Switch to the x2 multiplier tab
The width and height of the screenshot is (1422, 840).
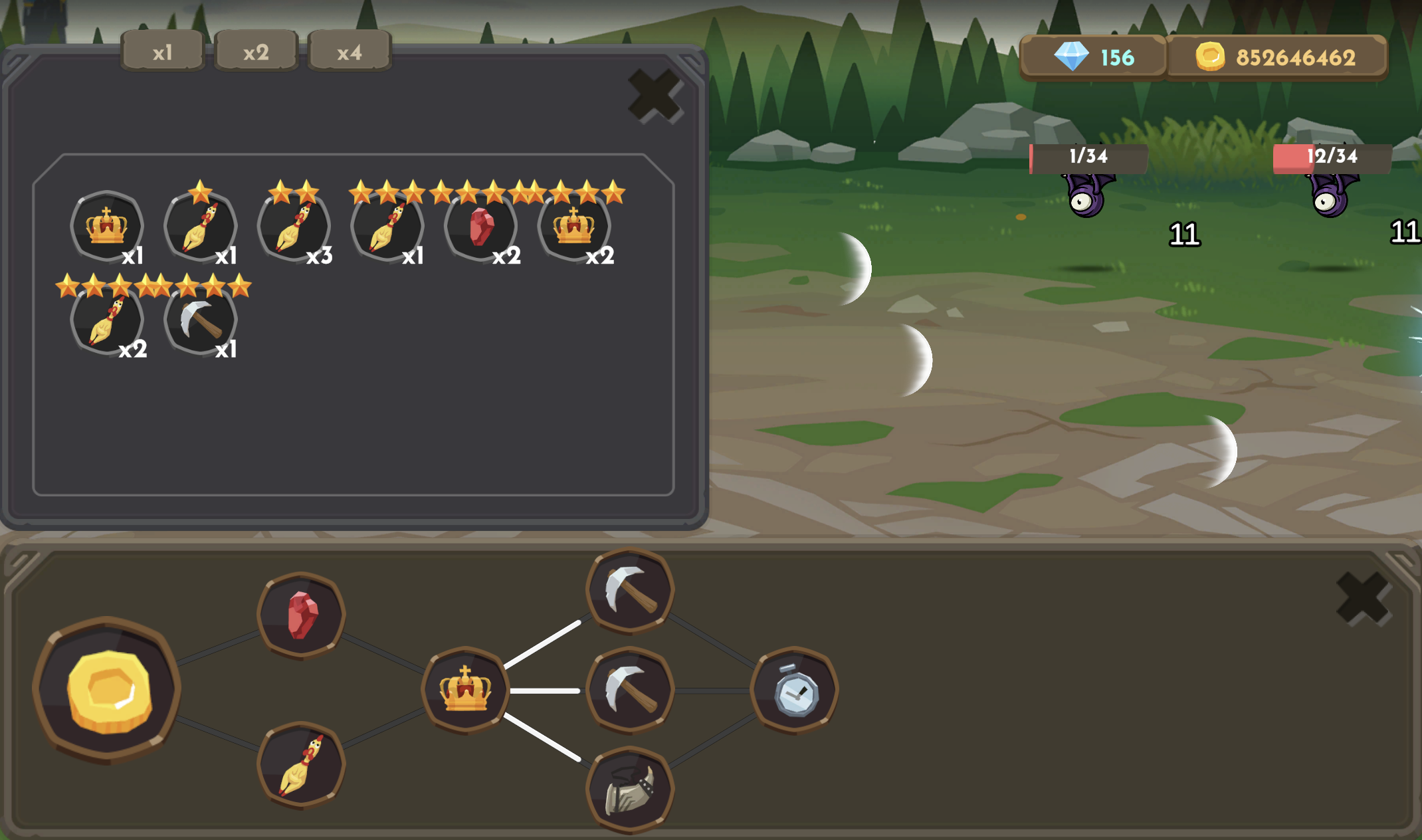256,52
